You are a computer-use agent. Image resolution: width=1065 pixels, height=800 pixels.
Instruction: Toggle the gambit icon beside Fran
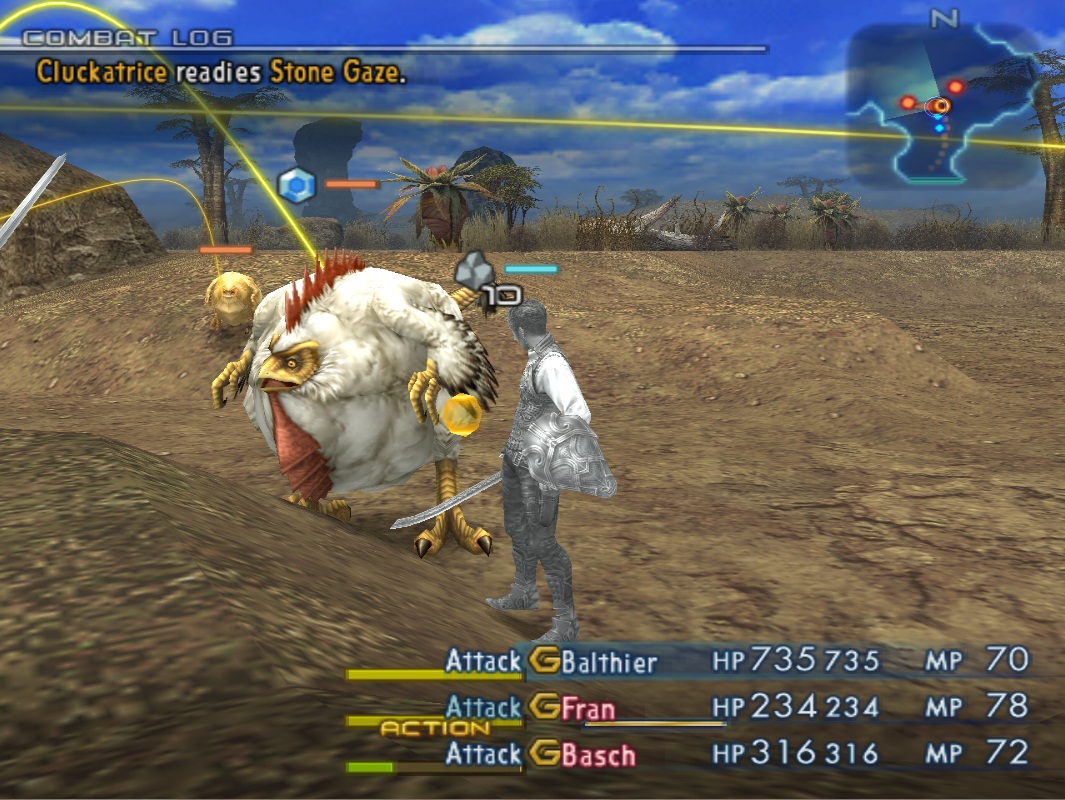tap(544, 708)
